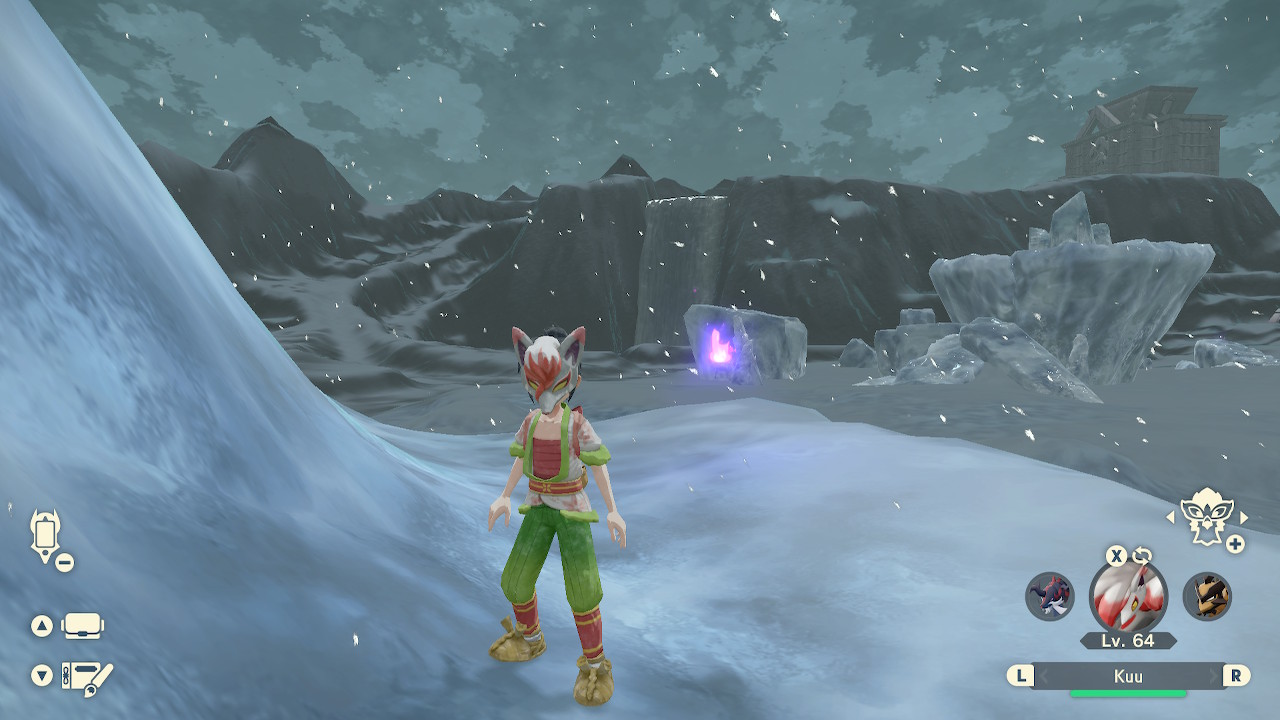
Task: Click the Kuu Pokémon name bar
Action: [x=1128, y=676]
